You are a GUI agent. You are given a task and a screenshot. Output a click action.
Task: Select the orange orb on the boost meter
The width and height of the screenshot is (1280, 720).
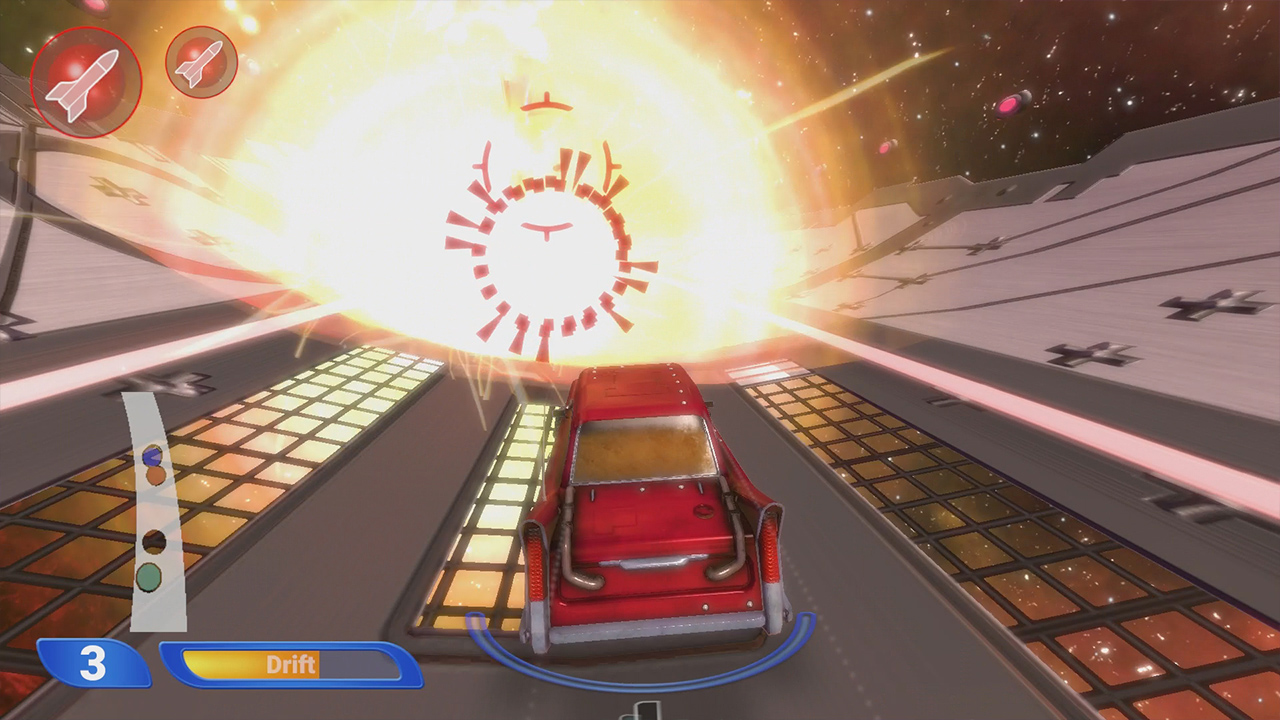(x=156, y=476)
